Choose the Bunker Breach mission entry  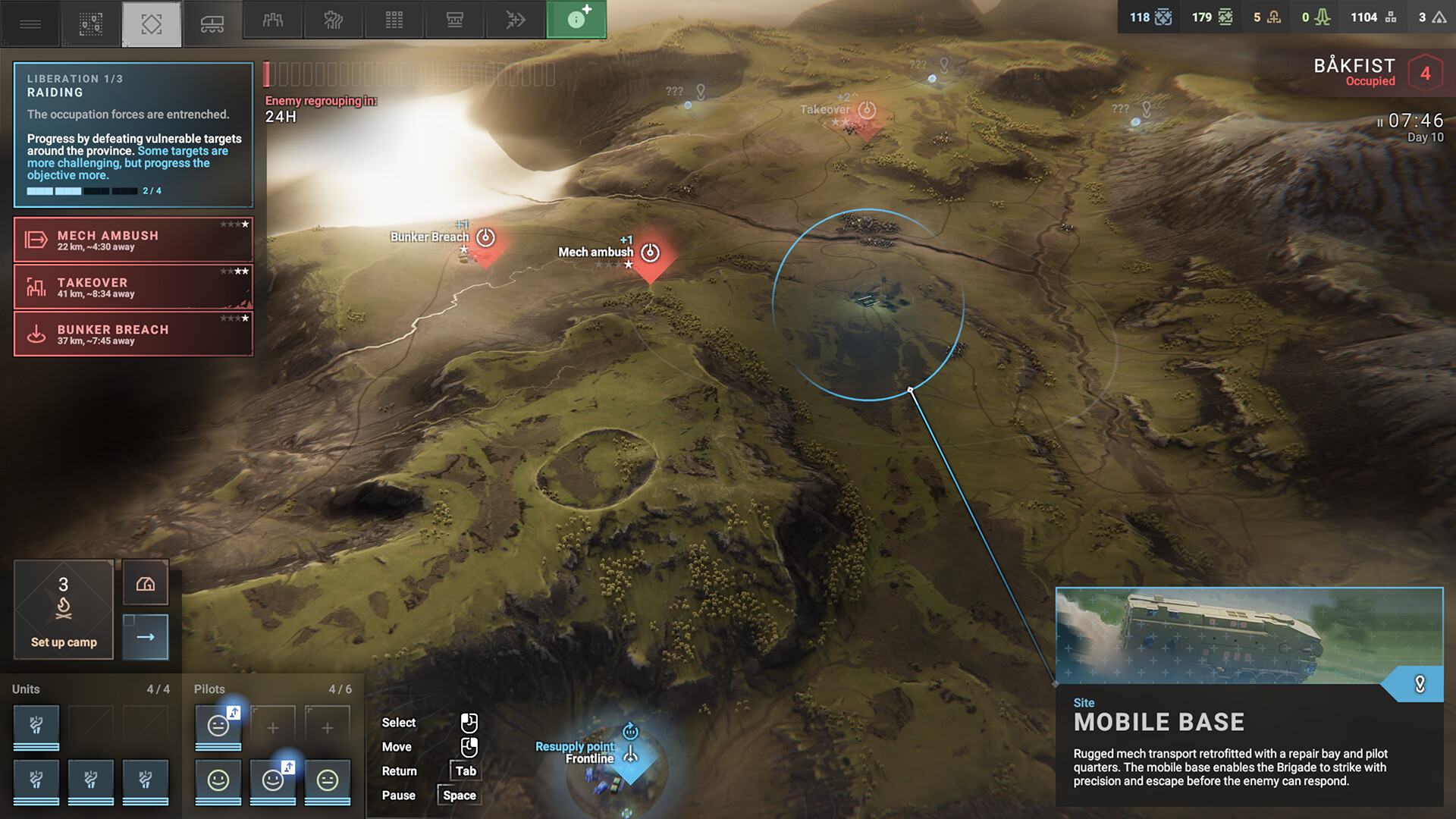pyautogui.click(x=133, y=334)
